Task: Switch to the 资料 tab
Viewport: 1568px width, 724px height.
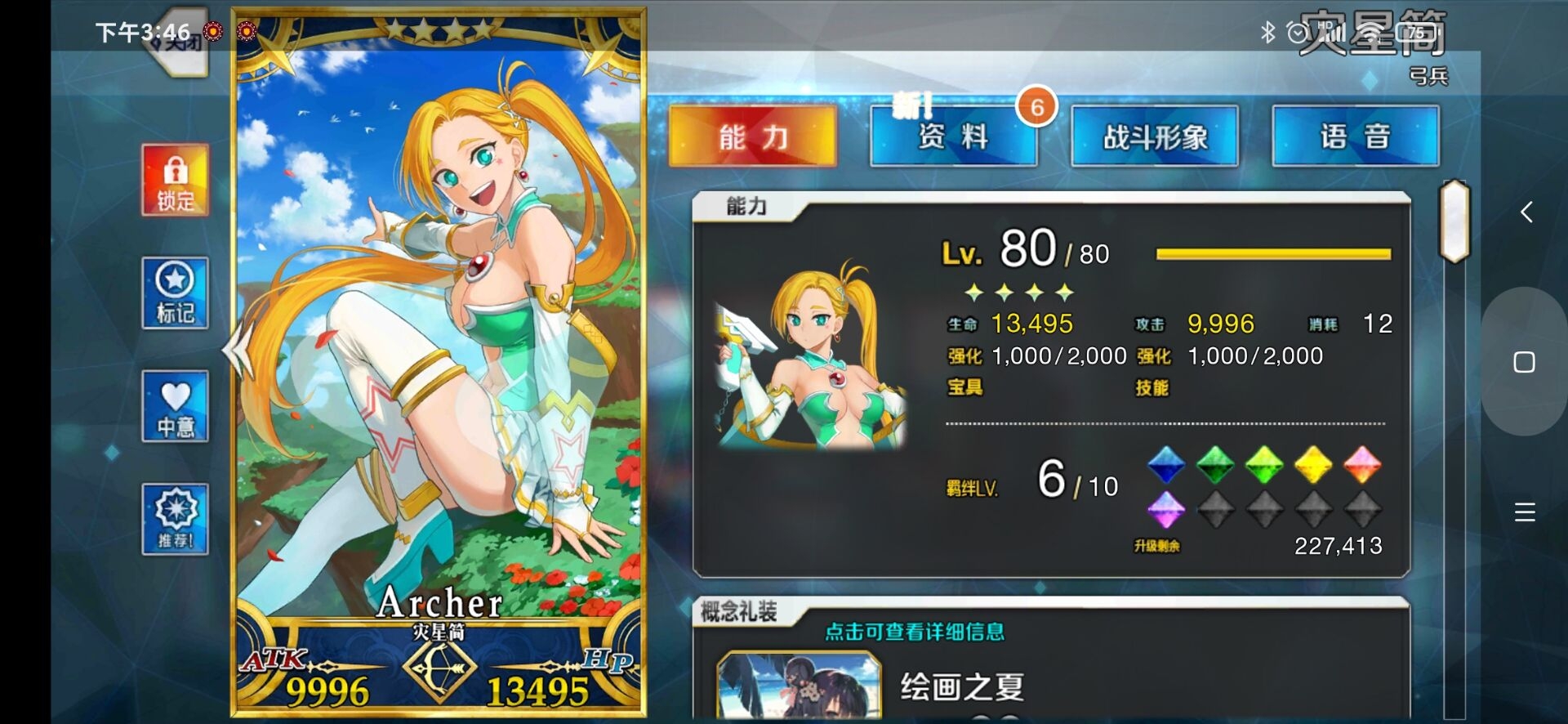Action: (x=953, y=136)
